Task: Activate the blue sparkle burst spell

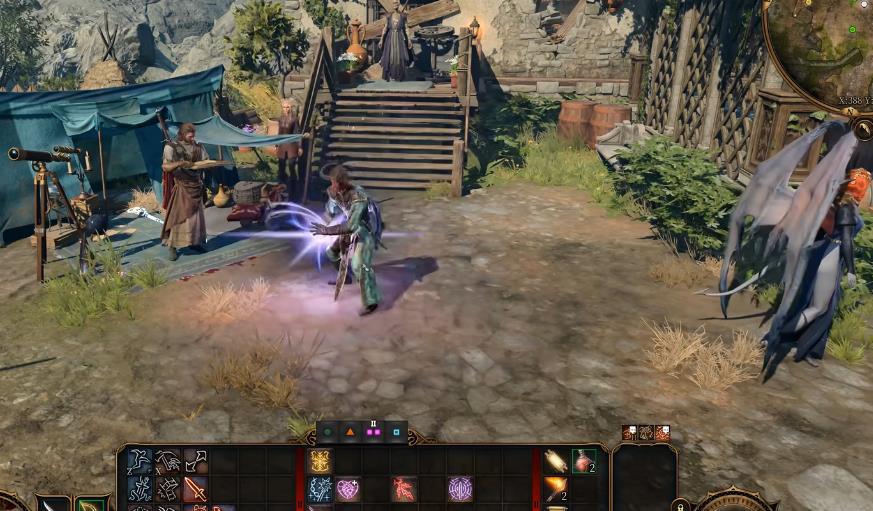Action: [320, 489]
